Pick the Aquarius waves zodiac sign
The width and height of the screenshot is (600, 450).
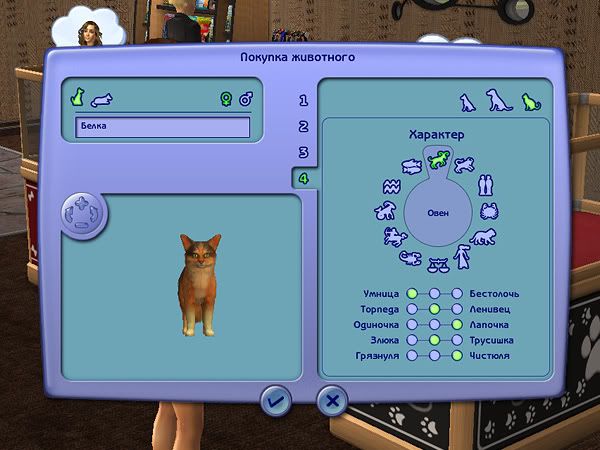click(390, 187)
